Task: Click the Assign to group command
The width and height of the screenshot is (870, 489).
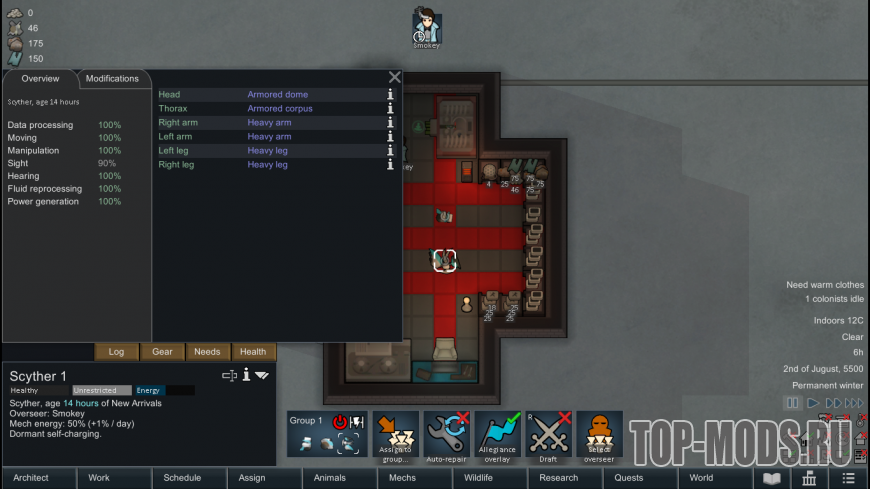Action: [x=396, y=436]
